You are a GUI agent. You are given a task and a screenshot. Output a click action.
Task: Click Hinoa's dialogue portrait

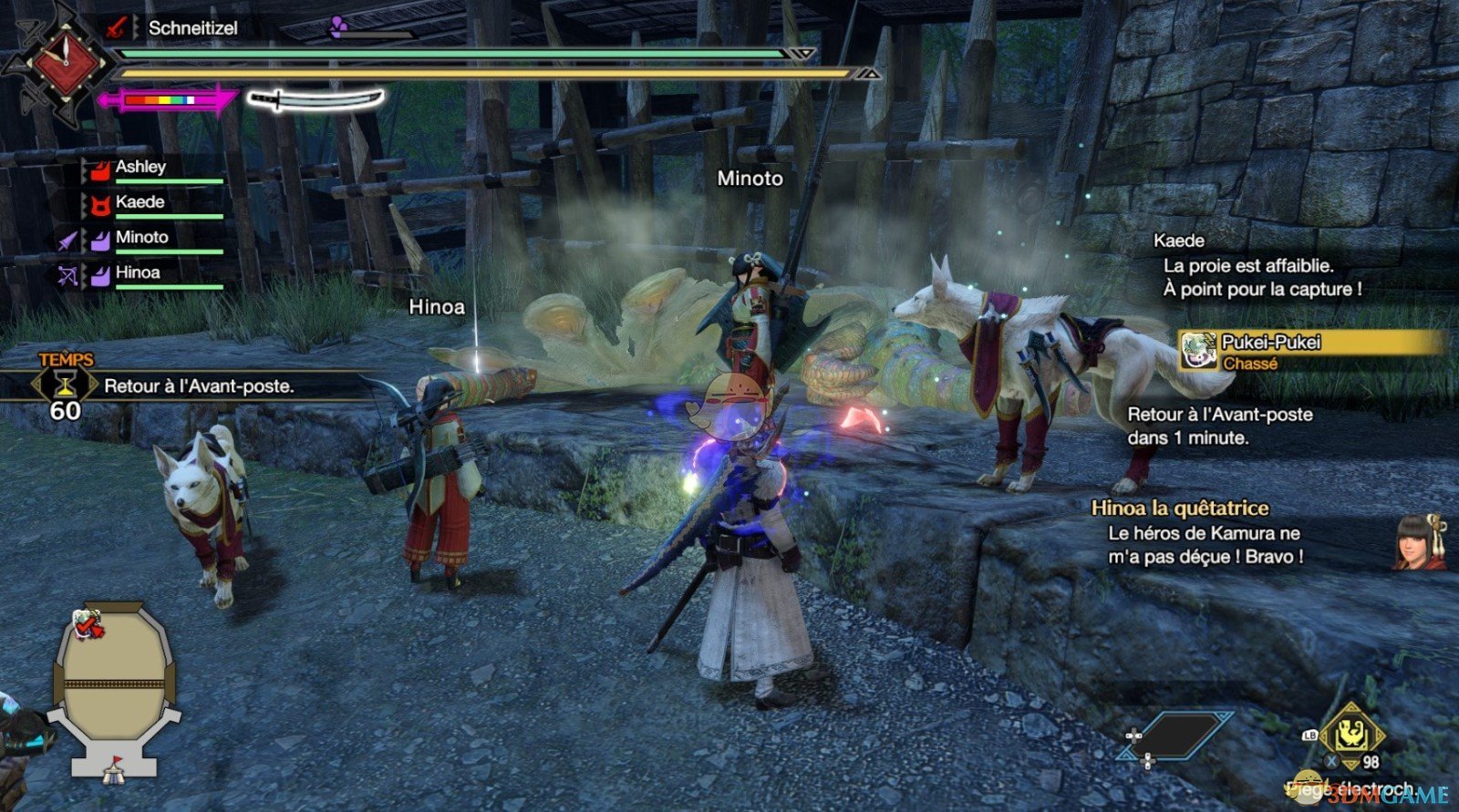click(1418, 543)
